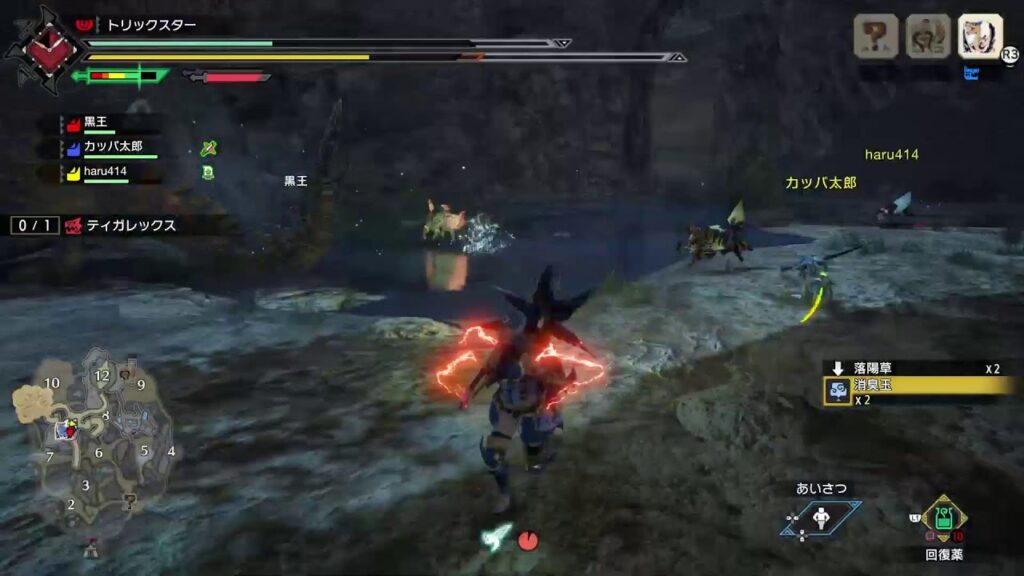
Task: Use the 回復薬 potion item slot
Action: click(944, 518)
